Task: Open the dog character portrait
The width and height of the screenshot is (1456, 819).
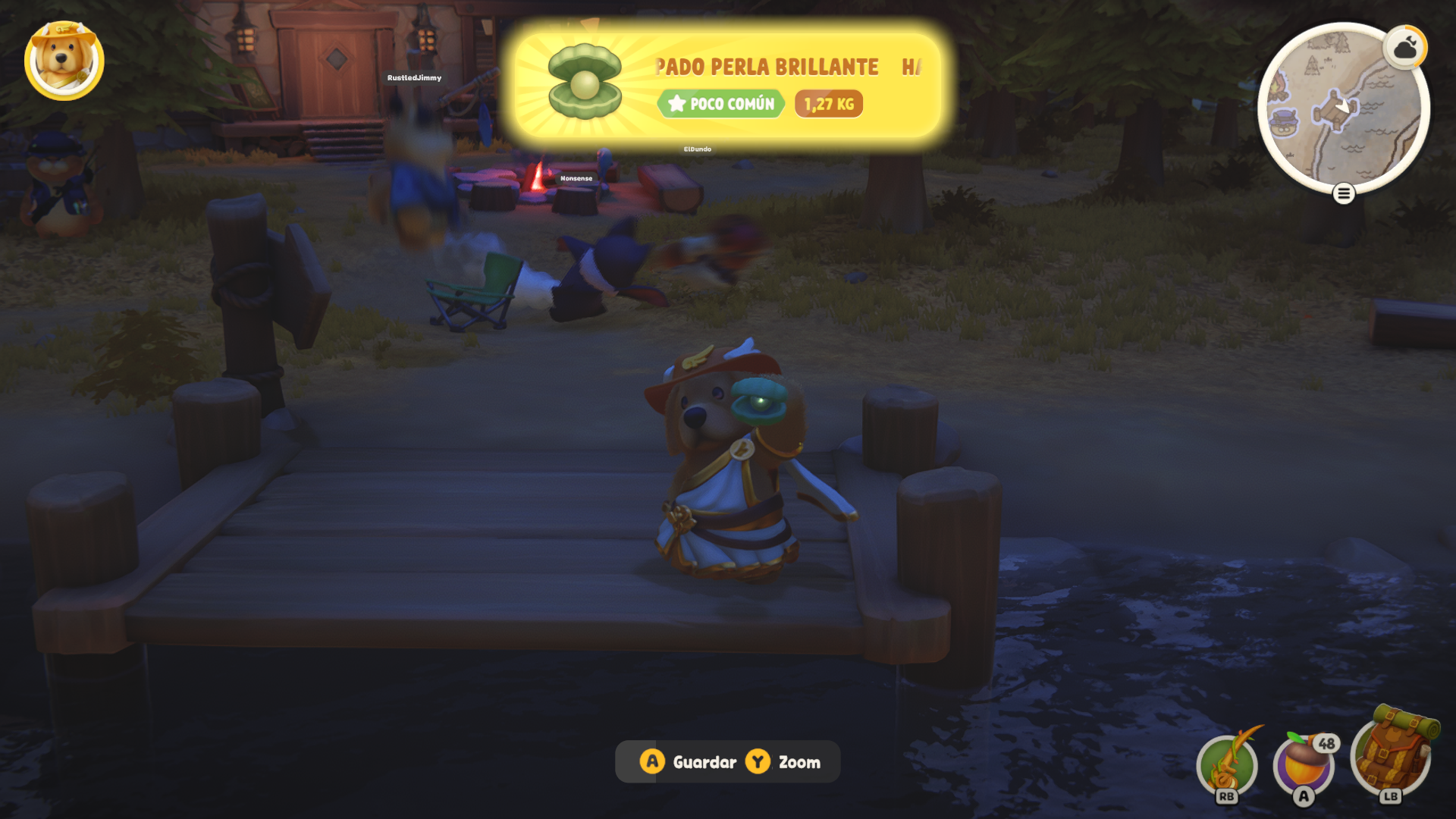Action: pos(64,60)
